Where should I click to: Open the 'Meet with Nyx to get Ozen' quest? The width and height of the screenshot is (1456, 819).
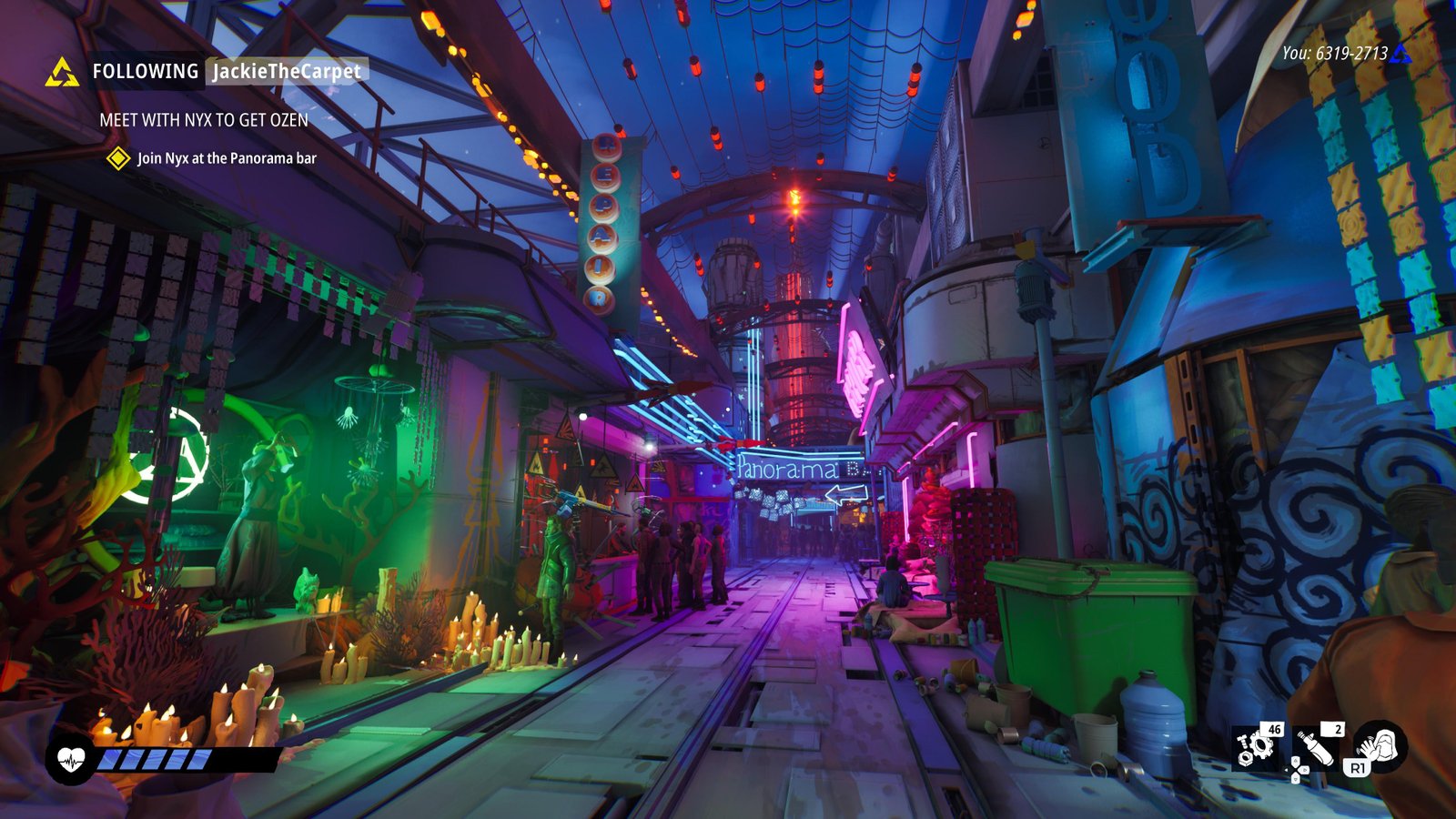[204, 120]
